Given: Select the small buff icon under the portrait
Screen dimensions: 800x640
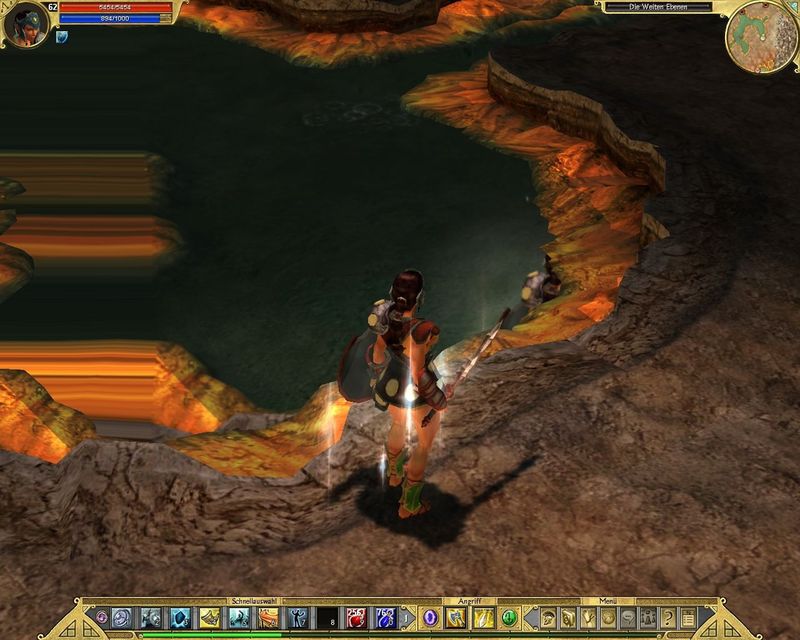Looking at the screenshot, I should coord(61,37).
